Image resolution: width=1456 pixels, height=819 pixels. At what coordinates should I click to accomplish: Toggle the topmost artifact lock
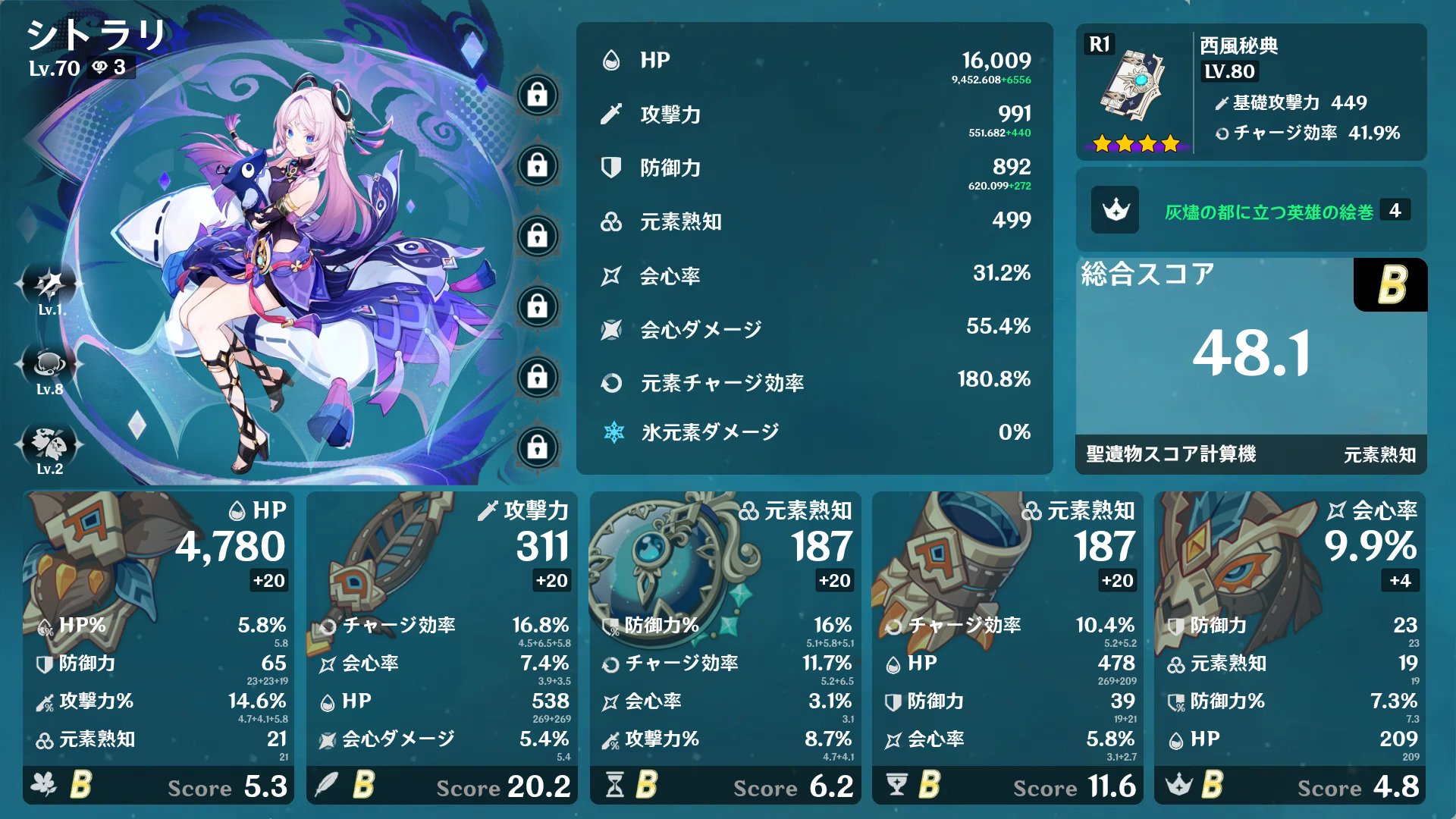tap(538, 95)
